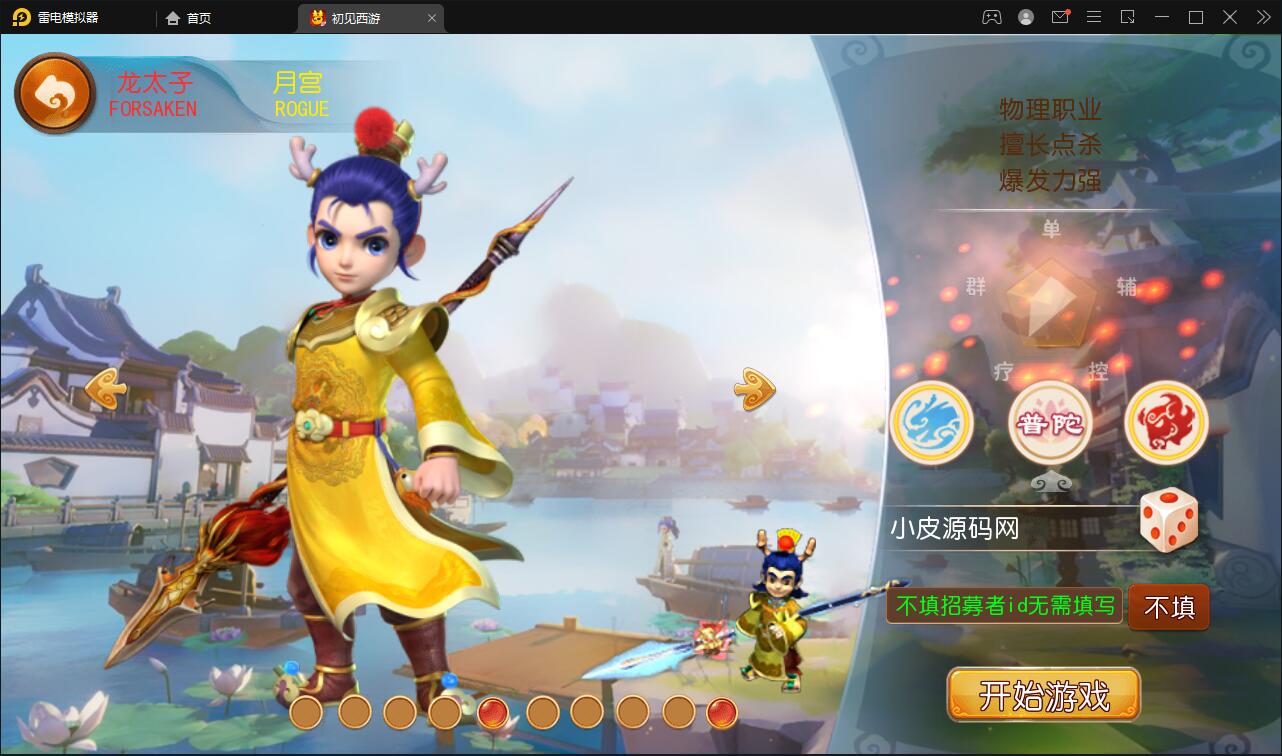This screenshot has height=756, width=1282.
Task: Open the emulator message inbox icon
Action: (1060, 17)
